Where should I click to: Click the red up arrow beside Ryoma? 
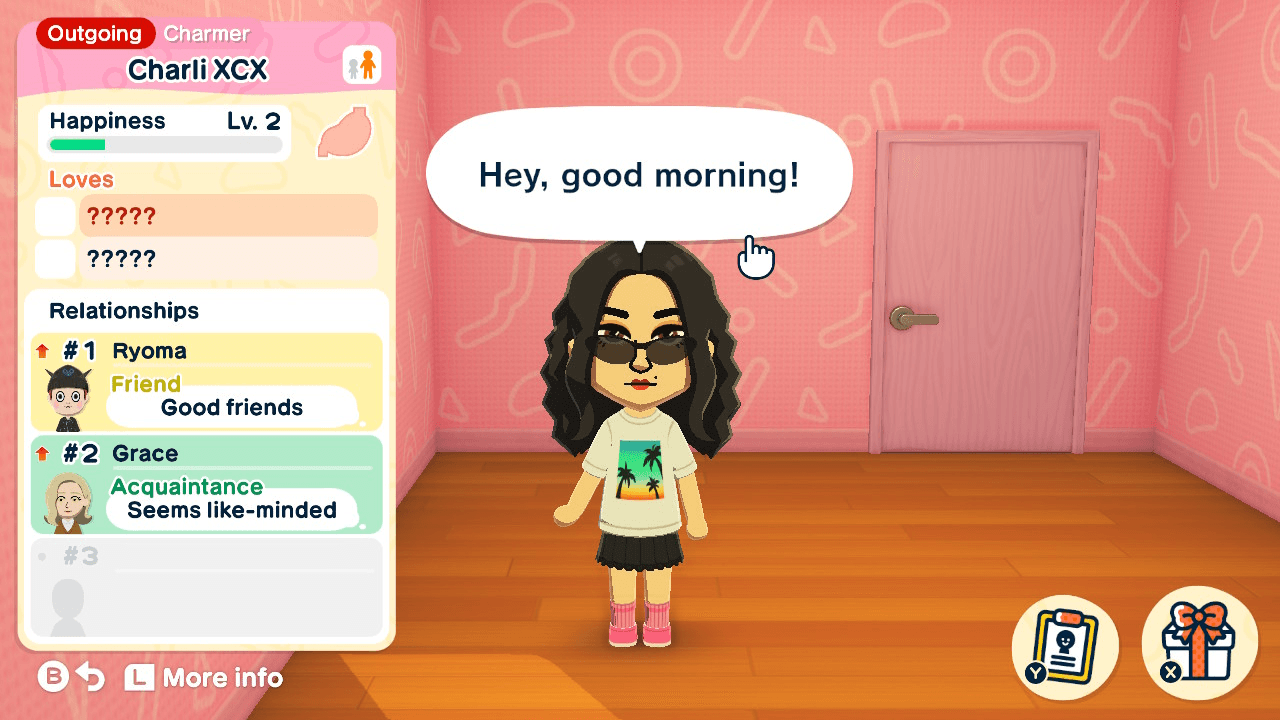pyautogui.click(x=40, y=350)
